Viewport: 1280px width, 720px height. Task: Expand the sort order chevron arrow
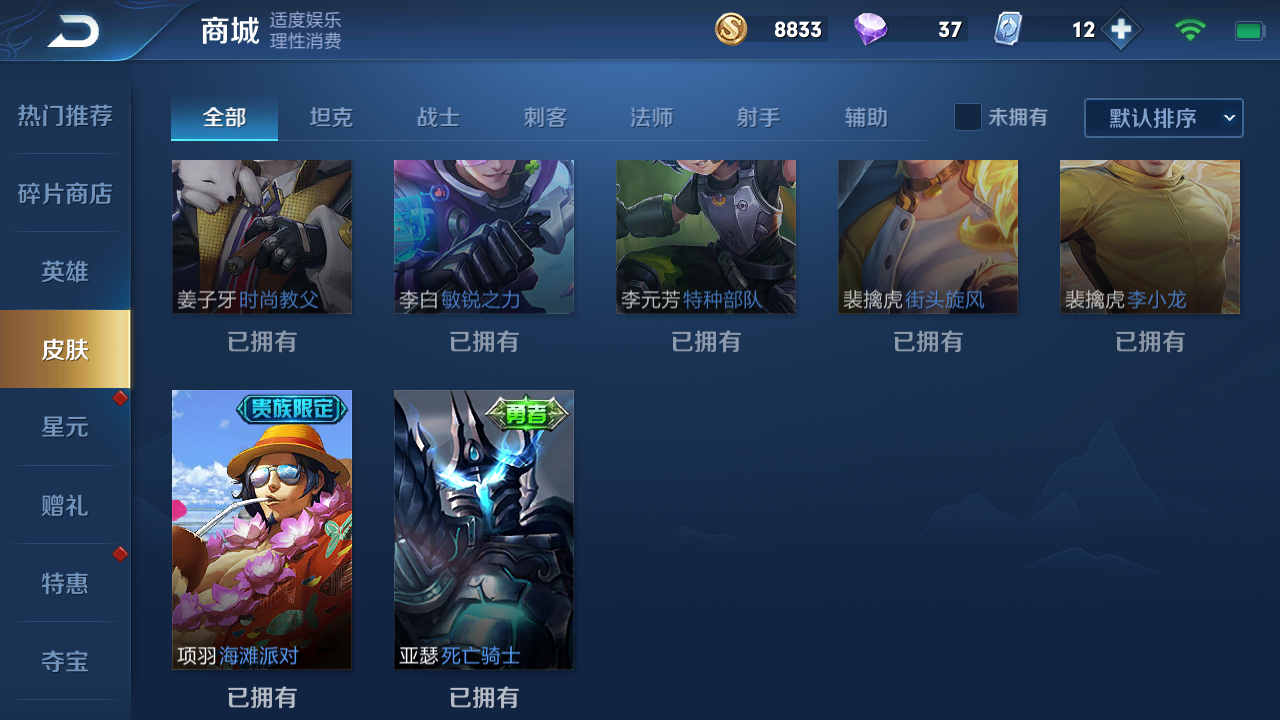tap(1231, 117)
